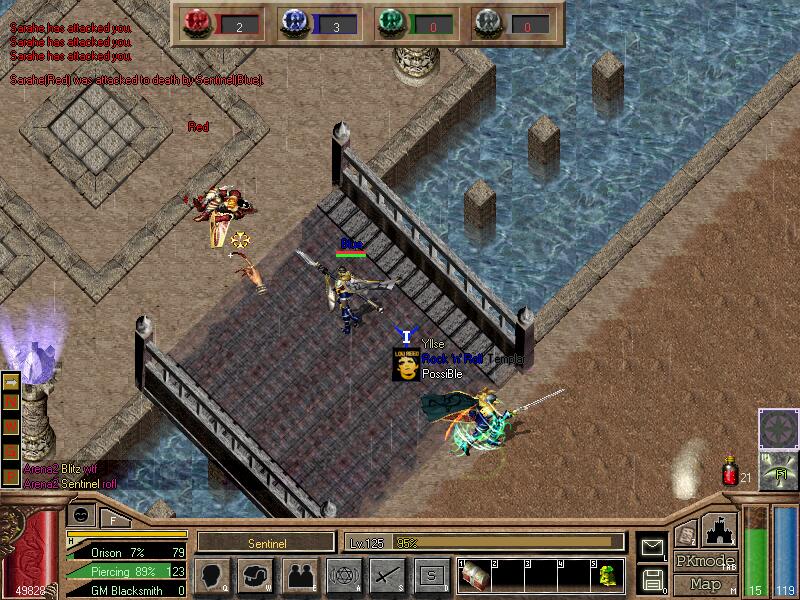Image resolution: width=800 pixels, height=600 pixels.
Task: Open the castle guild panel
Action: [720, 529]
